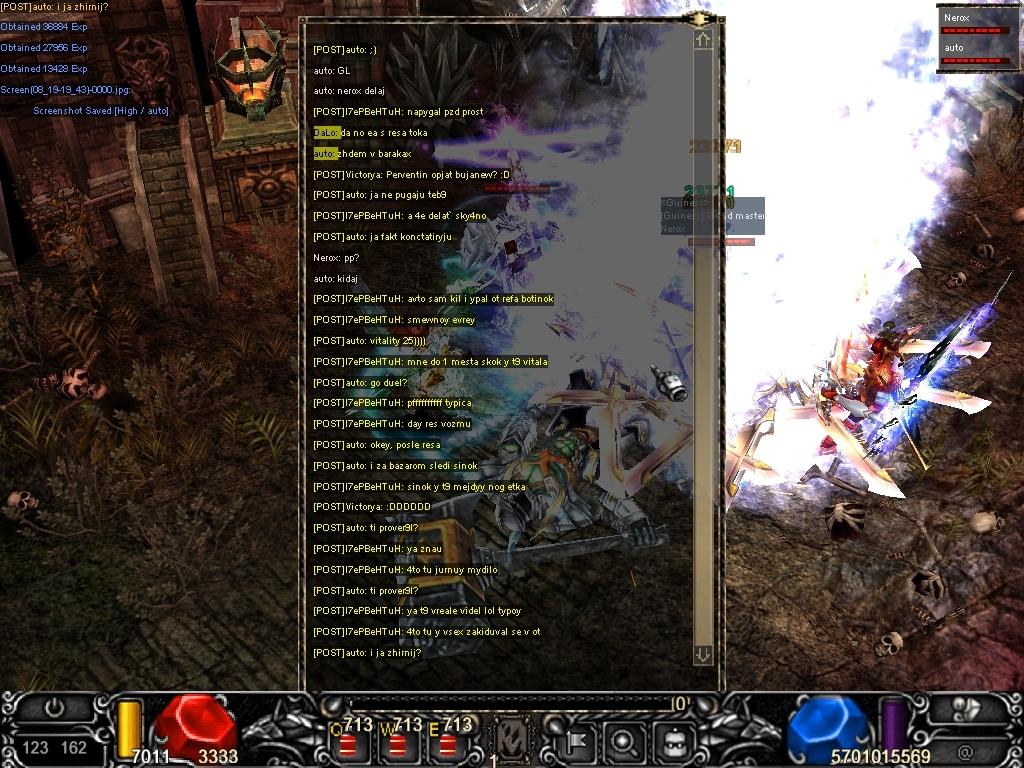Open the active skill selection slot

pyautogui.click(x=513, y=741)
